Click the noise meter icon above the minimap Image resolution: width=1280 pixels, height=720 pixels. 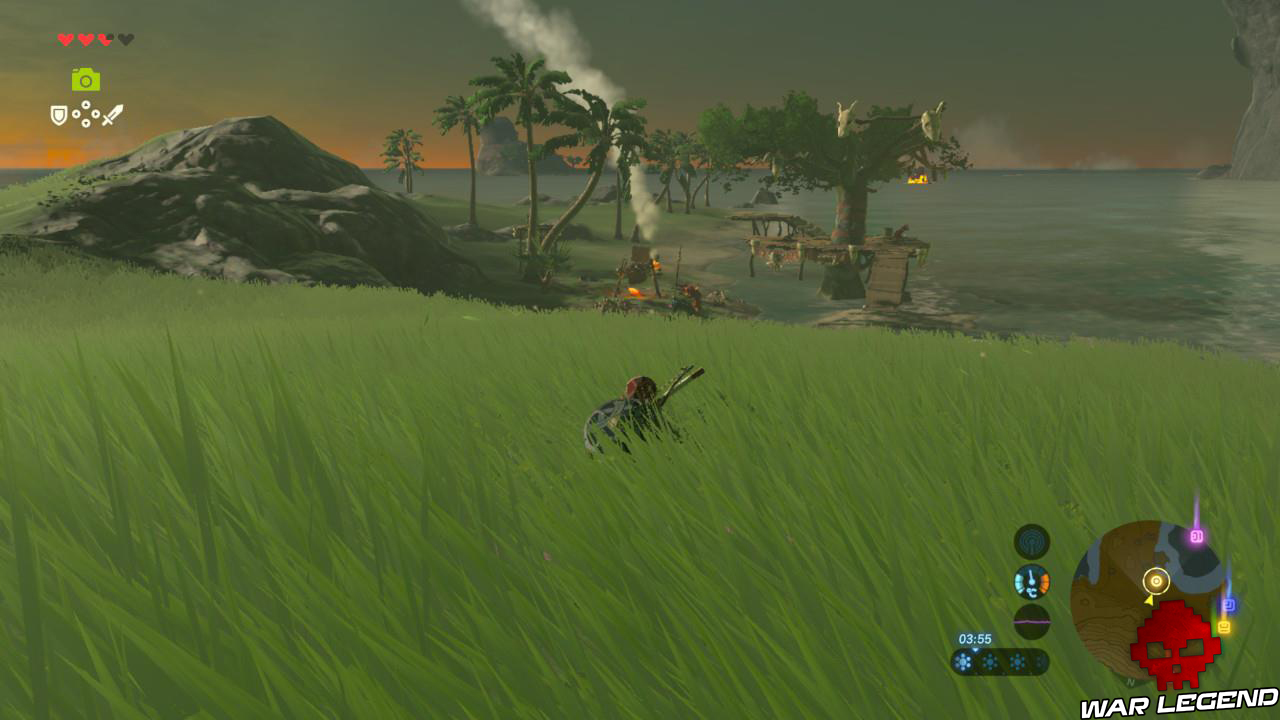click(1031, 620)
